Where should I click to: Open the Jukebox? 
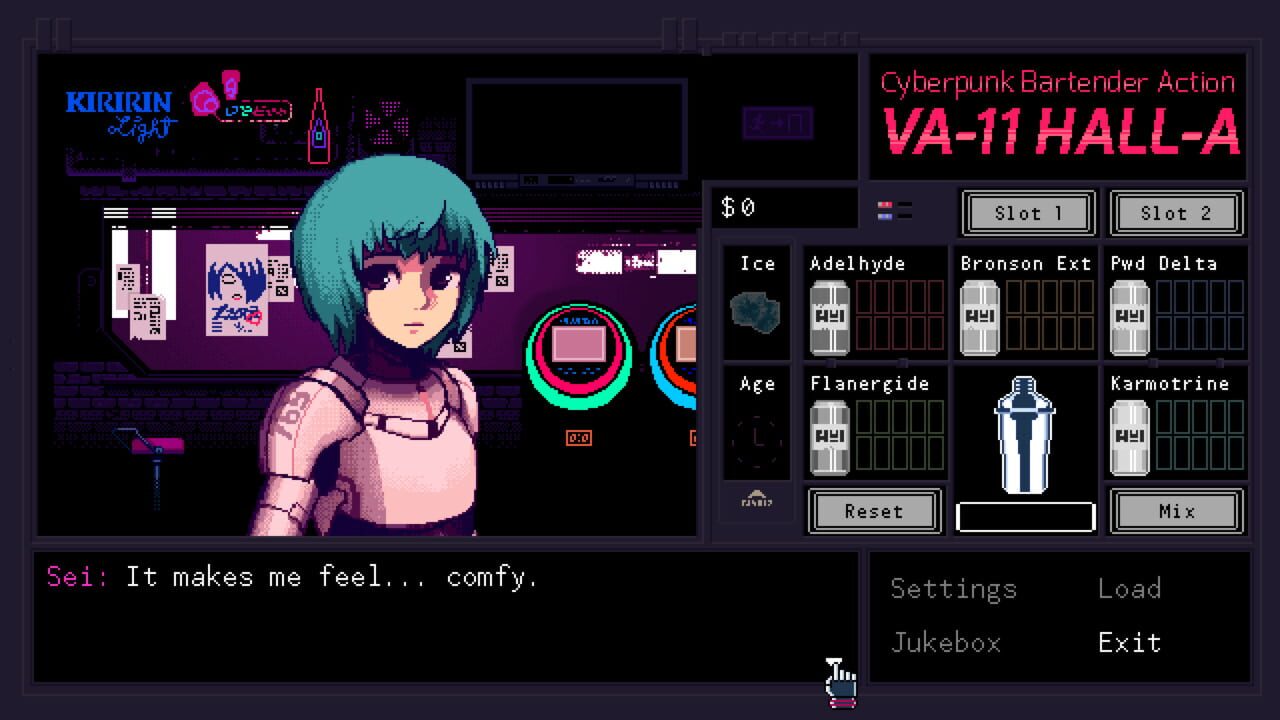point(946,643)
